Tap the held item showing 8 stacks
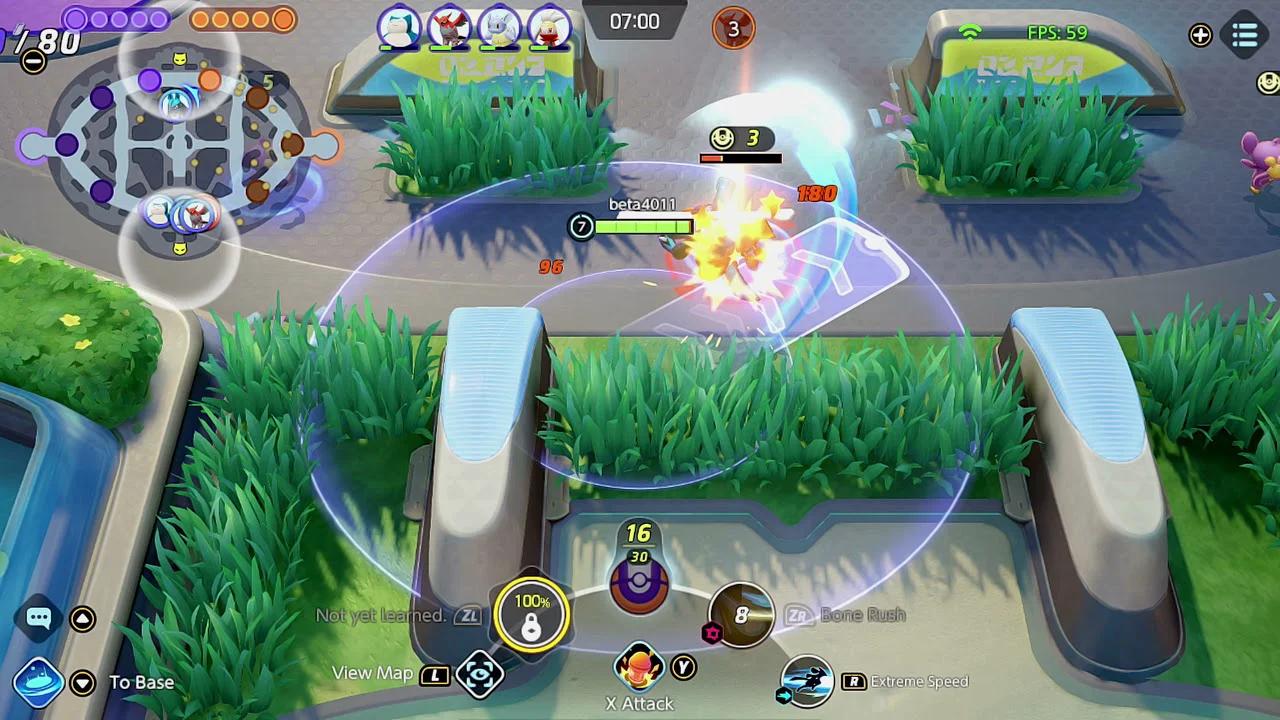Viewport: 1280px width, 720px height. [x=739, y=617]
